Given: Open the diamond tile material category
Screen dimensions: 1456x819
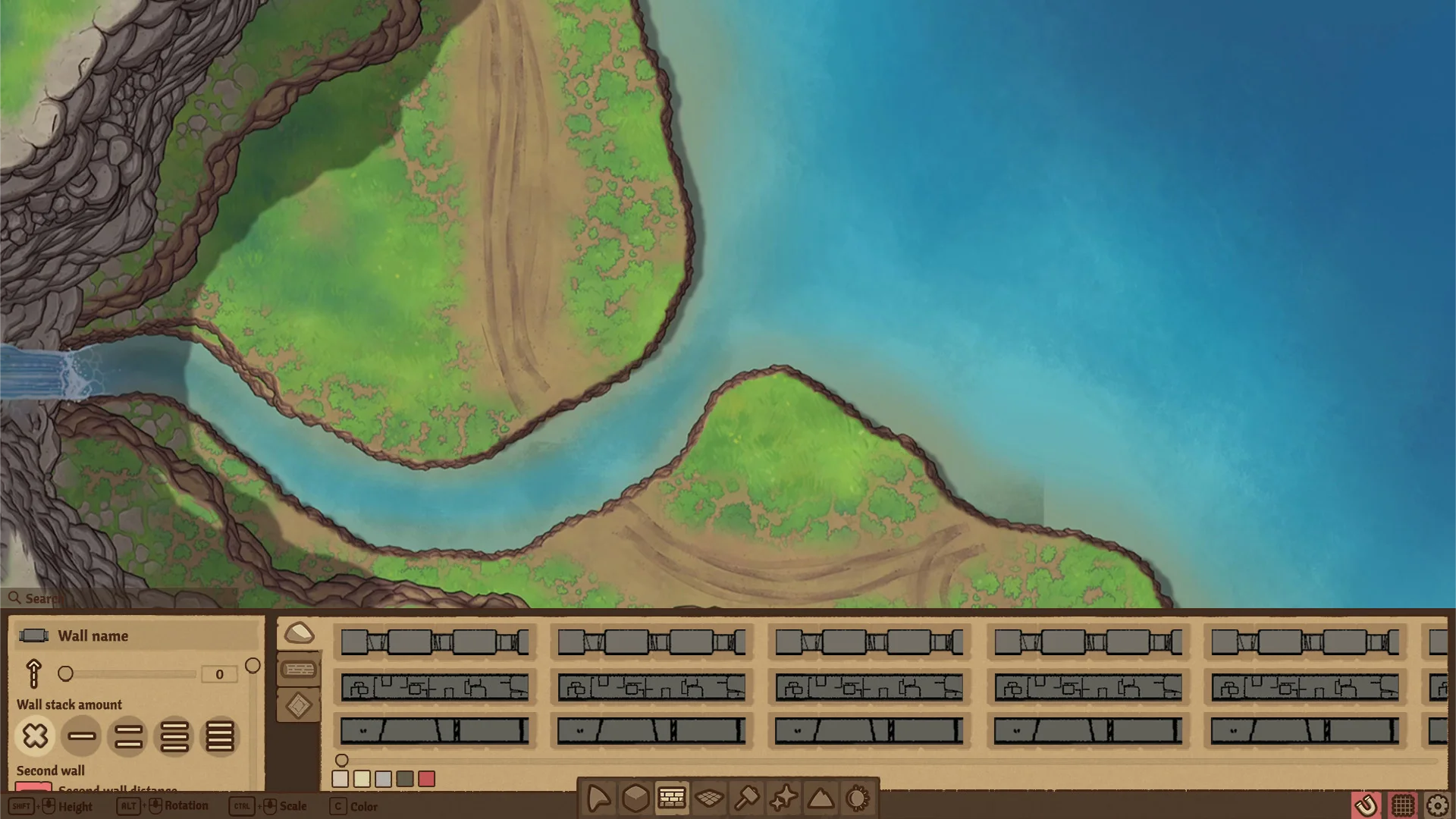Looking at the screenshot, I should coord(299,705).
